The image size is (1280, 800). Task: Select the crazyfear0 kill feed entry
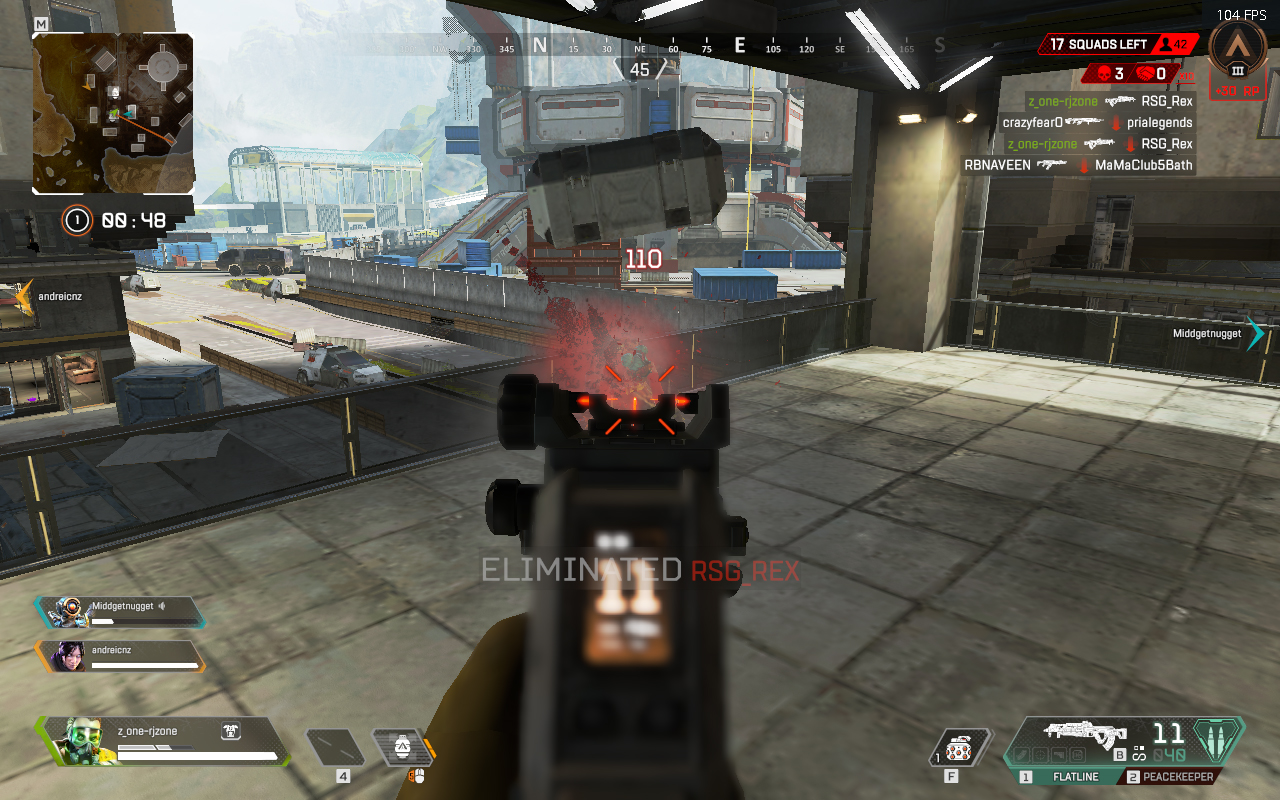click(1097, 123)
